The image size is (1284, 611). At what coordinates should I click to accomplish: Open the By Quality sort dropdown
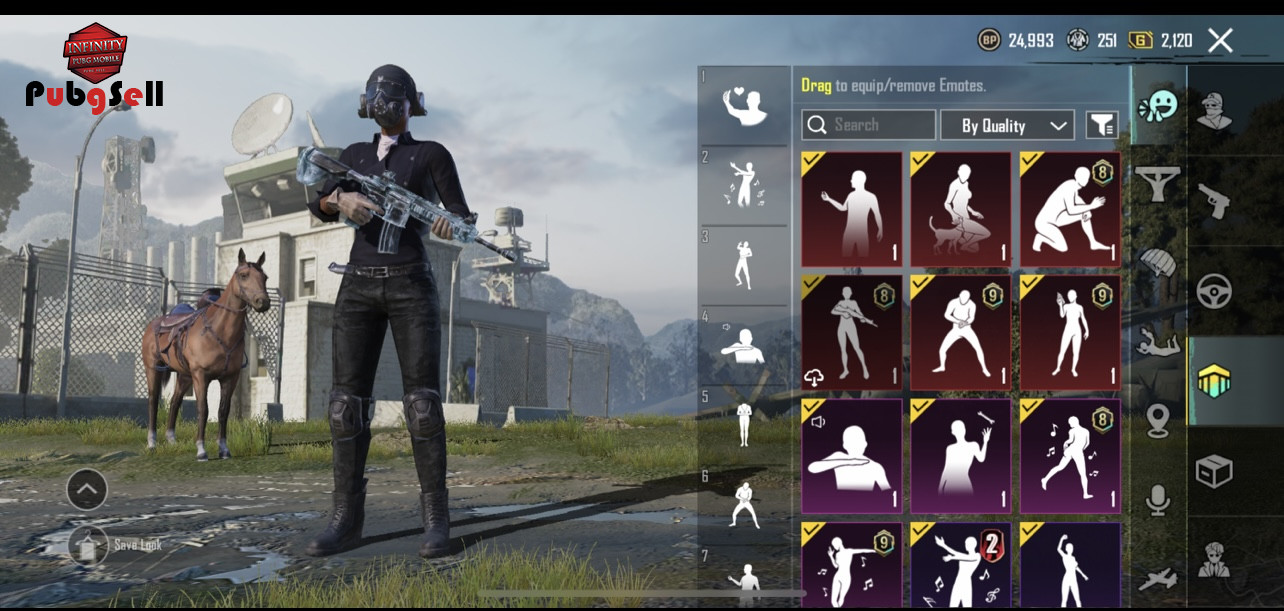click(x=1007, y=125)
